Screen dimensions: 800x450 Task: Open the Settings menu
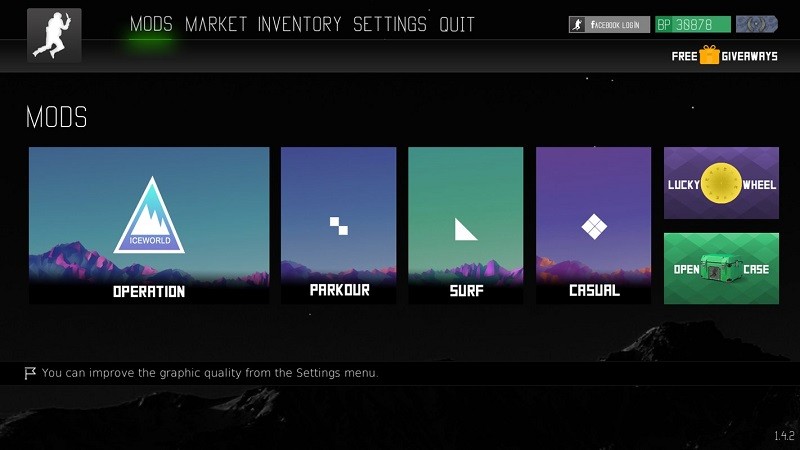click(390, 24)
